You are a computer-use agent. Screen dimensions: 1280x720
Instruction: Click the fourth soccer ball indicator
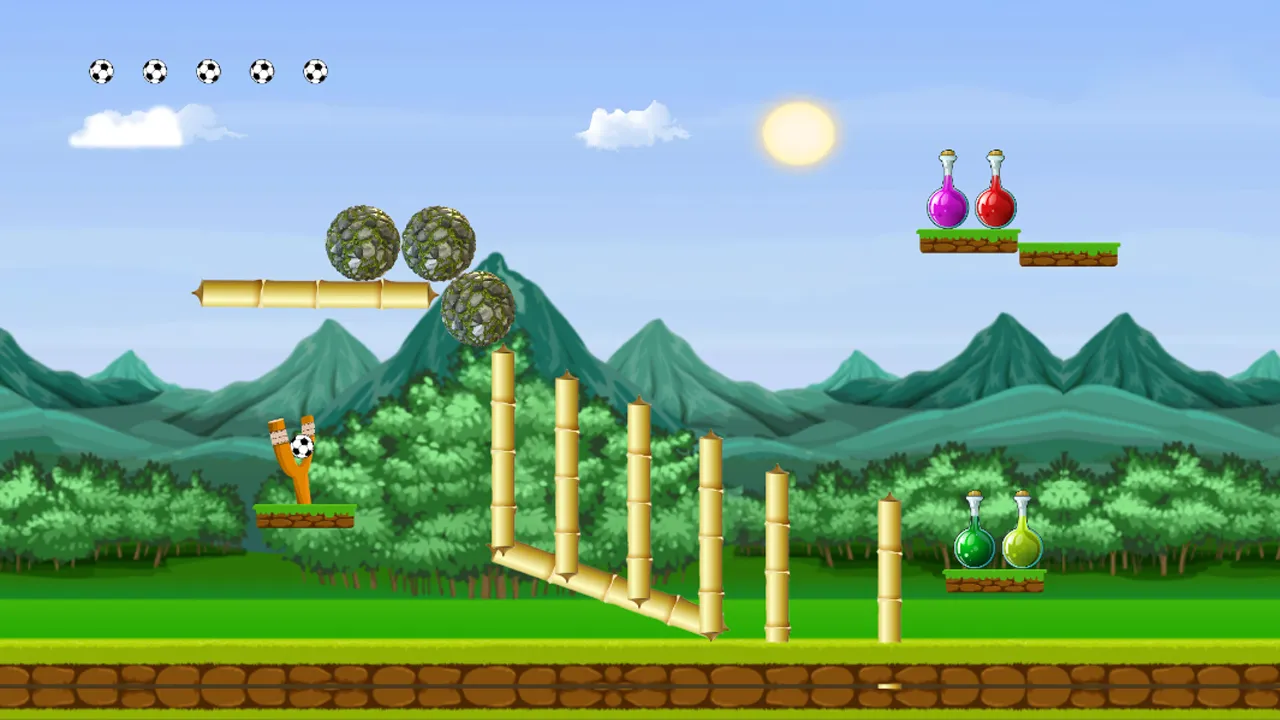pyautogui.click(x=262, y=70)
